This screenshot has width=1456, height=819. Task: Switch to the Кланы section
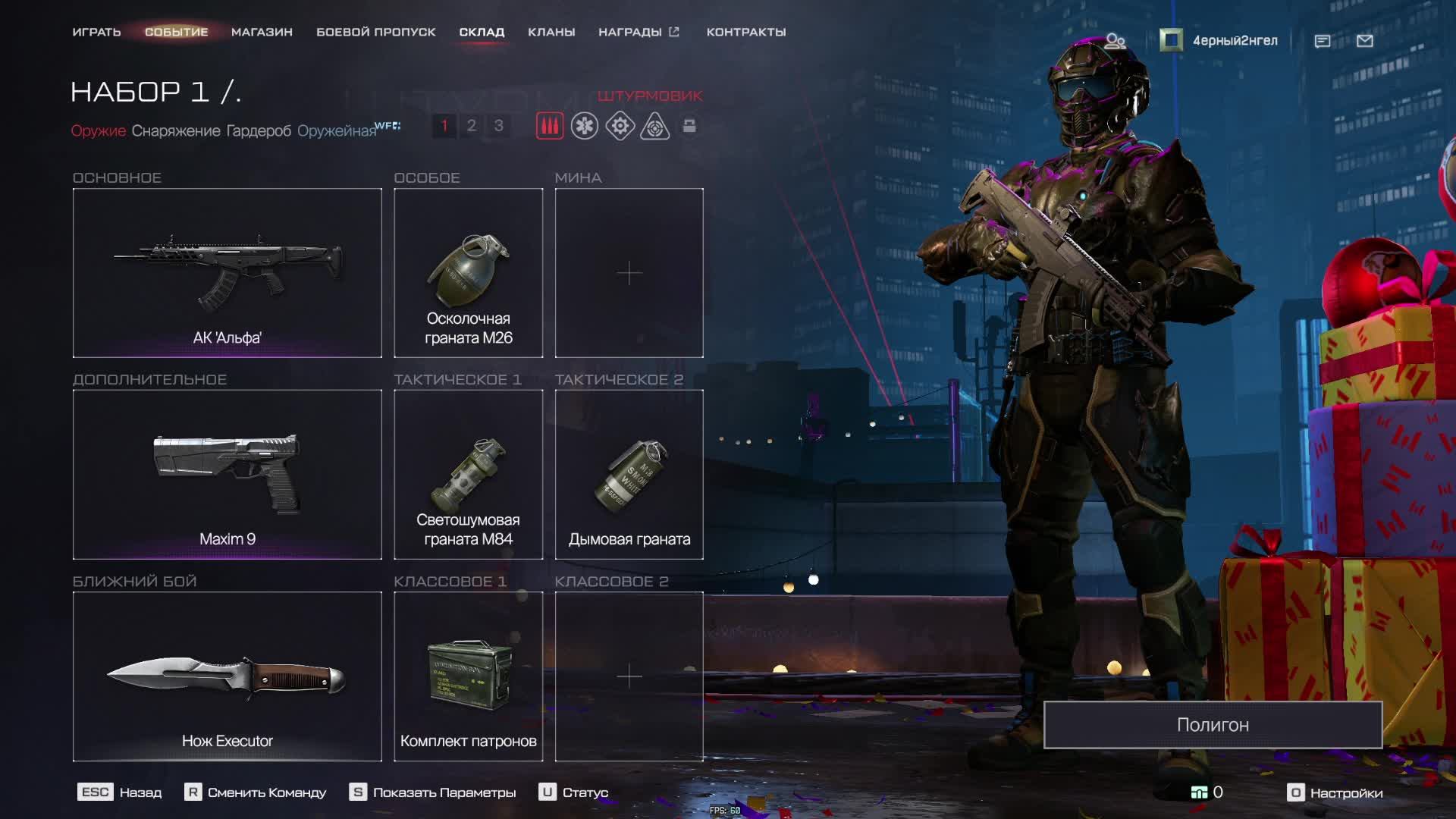(x=551, y=32)
